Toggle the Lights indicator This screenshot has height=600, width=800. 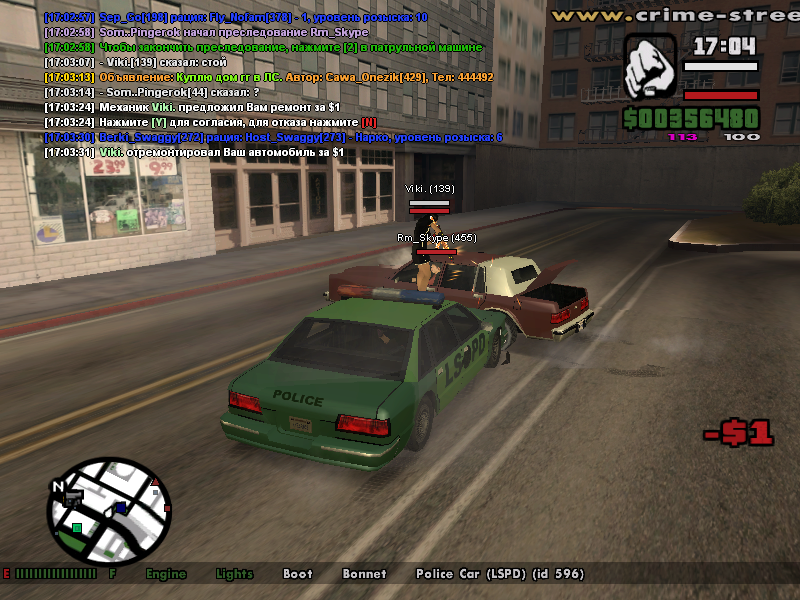click(235, 574)
